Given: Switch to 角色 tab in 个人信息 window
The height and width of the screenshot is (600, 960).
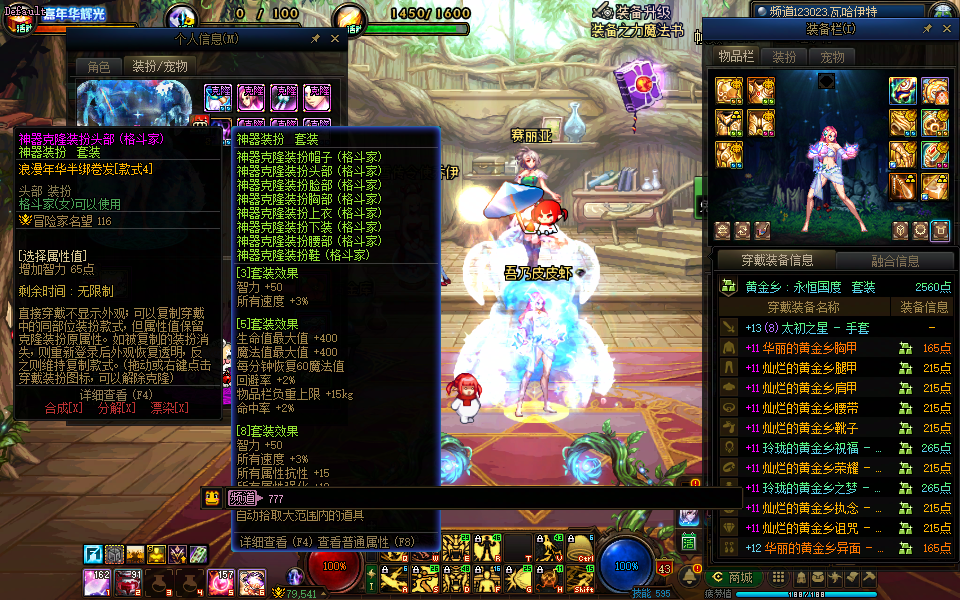Looking at the screenshot, I should click(x=98, y=66).
